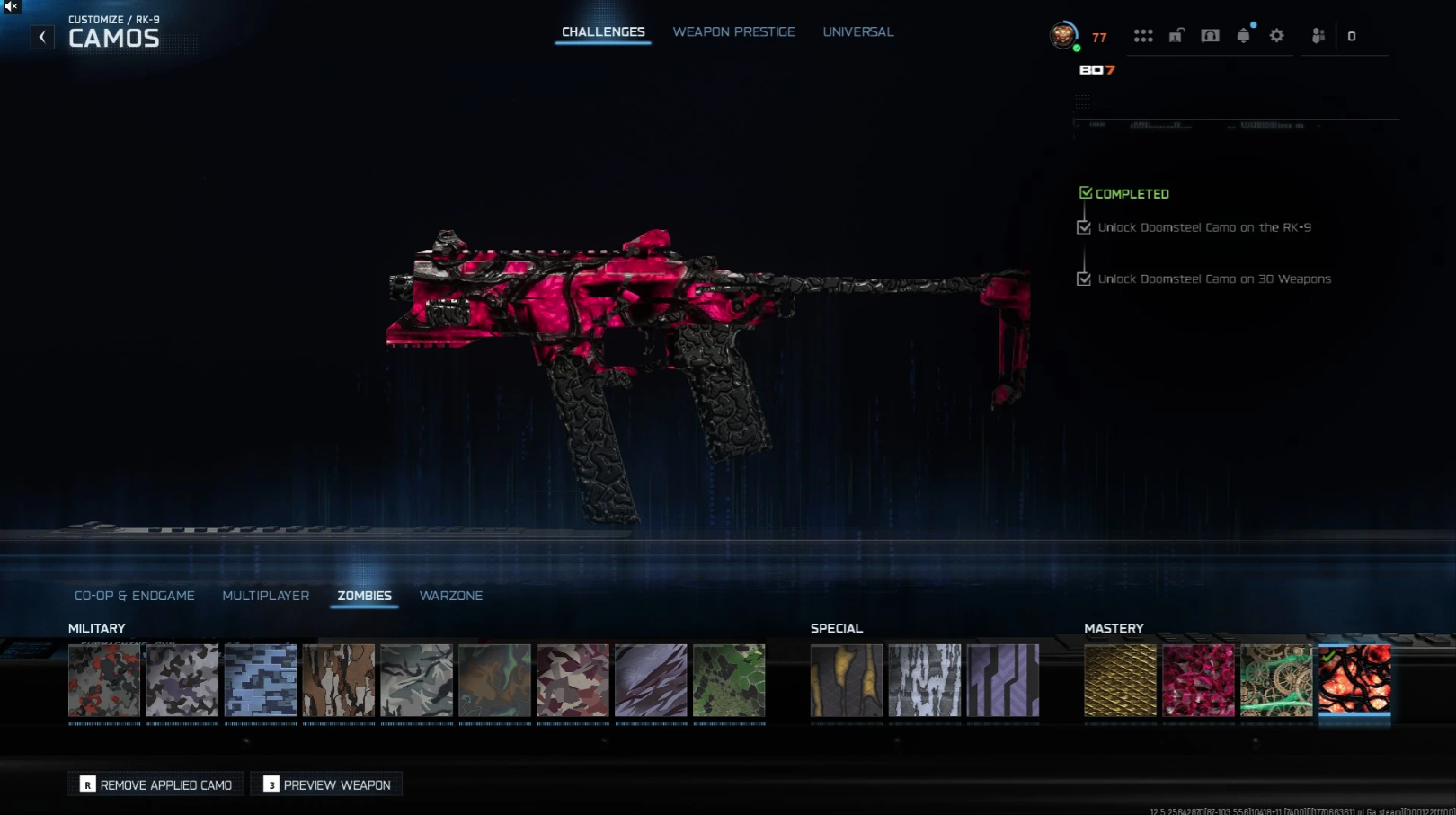Go back using the arrow button

click(x=42, y=37)
